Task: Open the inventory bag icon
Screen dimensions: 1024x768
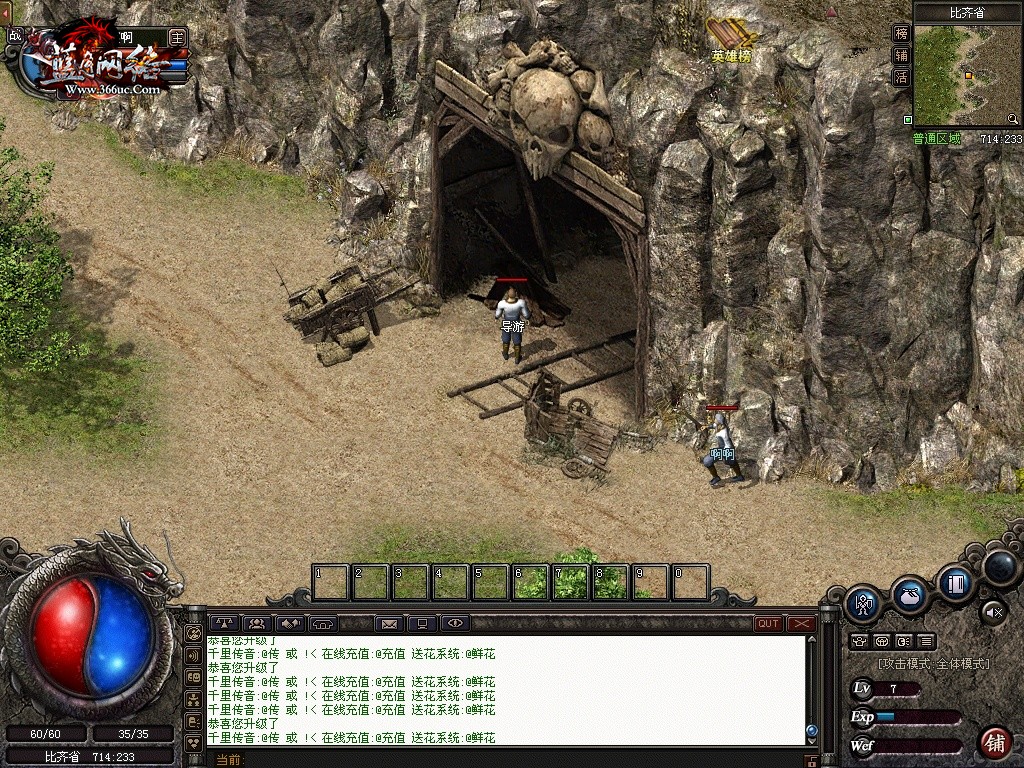Action: tap(909, 594)
